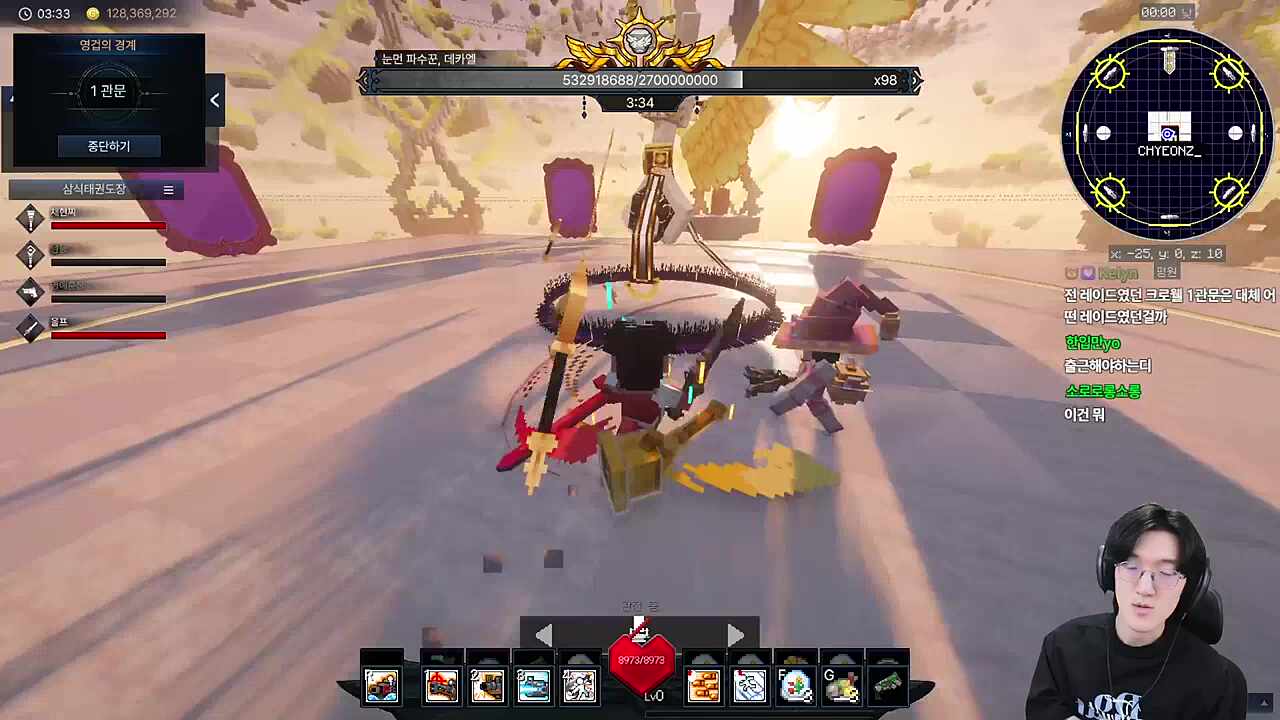Click the 소로로롱소롱 chat username

(1102, 391)
